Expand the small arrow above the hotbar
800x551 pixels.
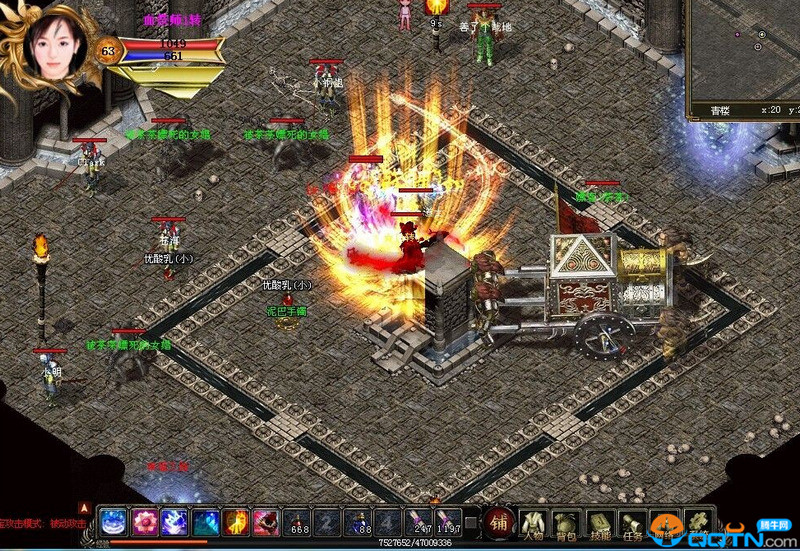[85, 506]
